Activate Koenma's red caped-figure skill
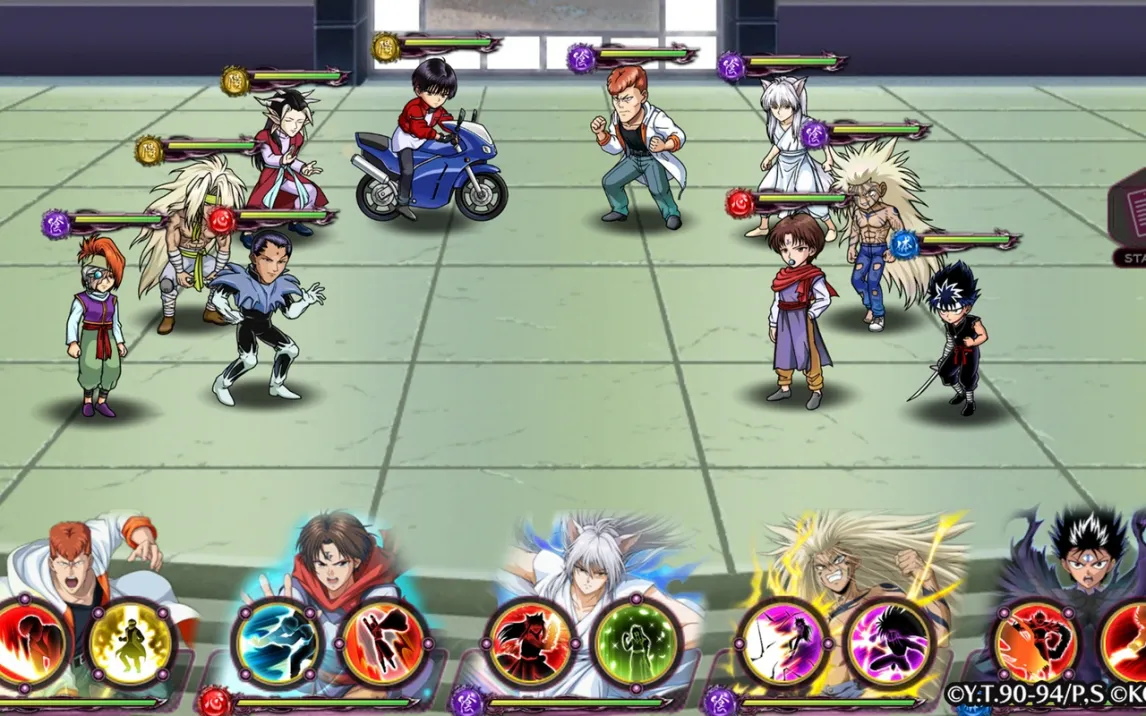Screen dimensions: 1146x716 tap(384, 642)
